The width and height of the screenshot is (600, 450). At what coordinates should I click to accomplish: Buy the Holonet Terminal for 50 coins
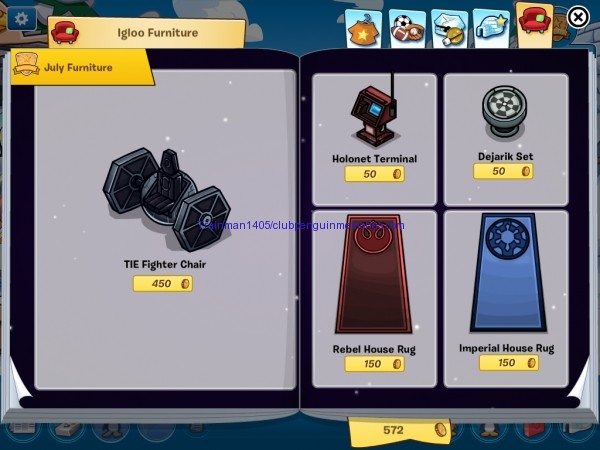[x=374, y=174]
